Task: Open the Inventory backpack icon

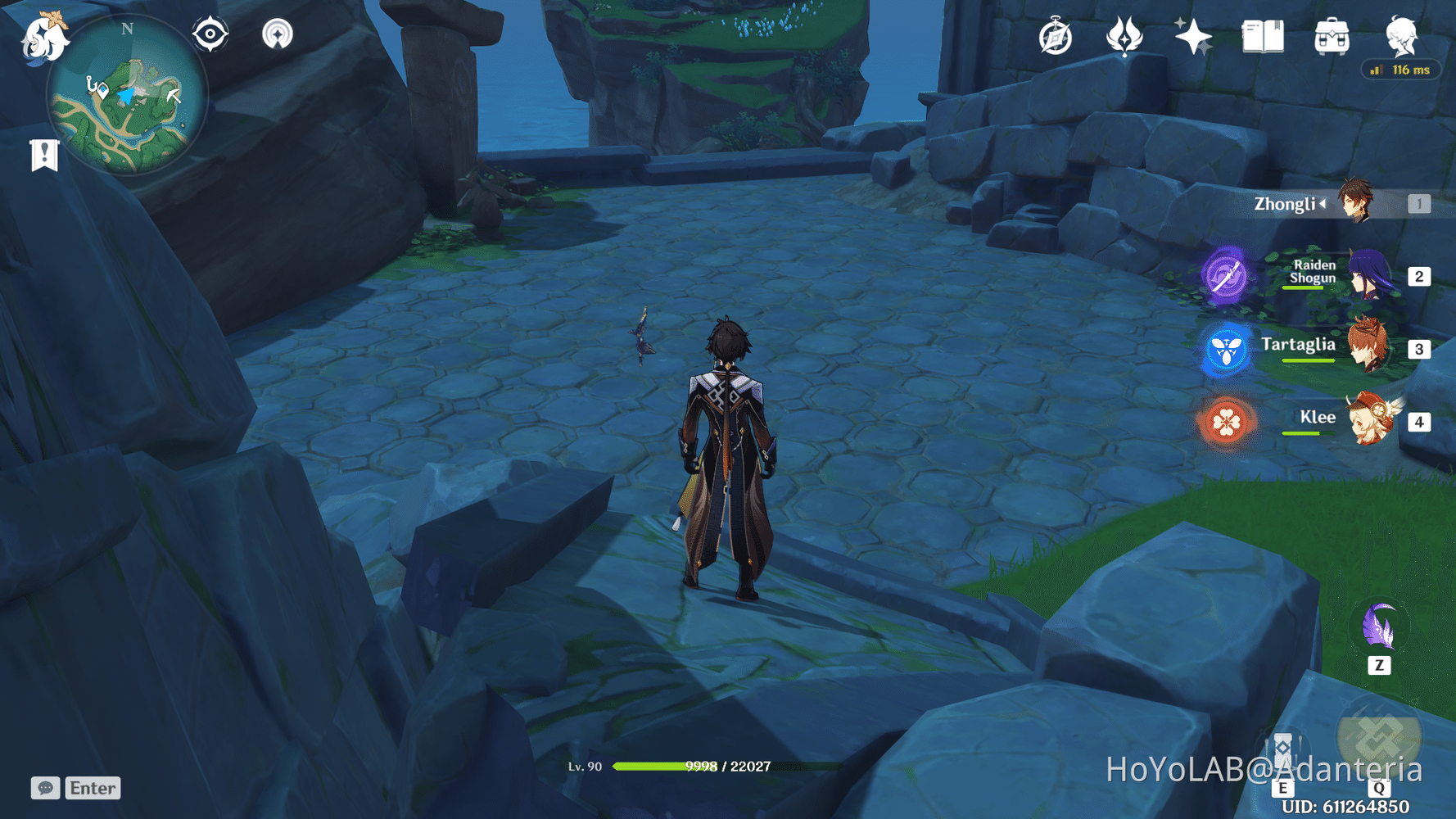Action: point(1332,37)
